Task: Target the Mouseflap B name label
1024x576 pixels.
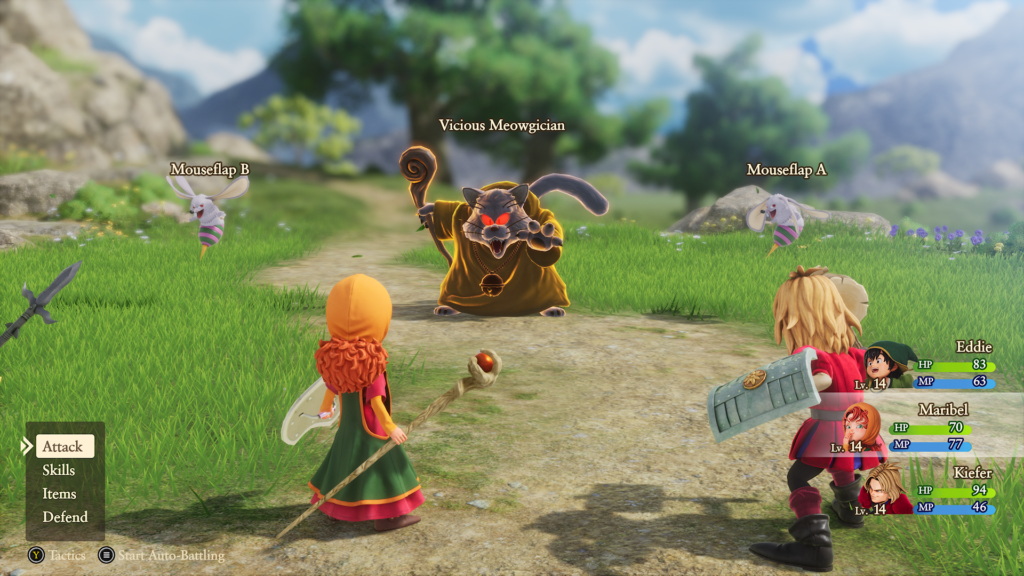Action: pyautogui.click(x=209, y=169)
